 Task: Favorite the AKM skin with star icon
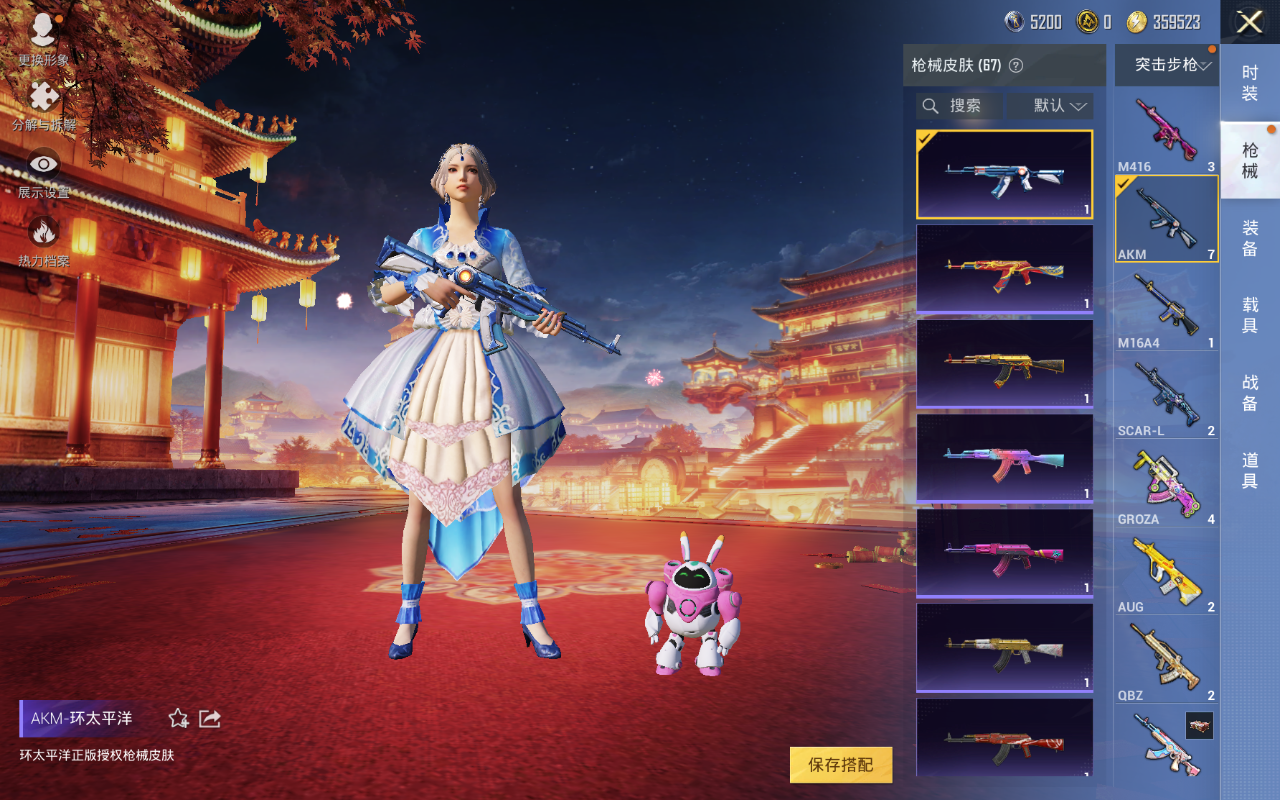tap(179, 718)
